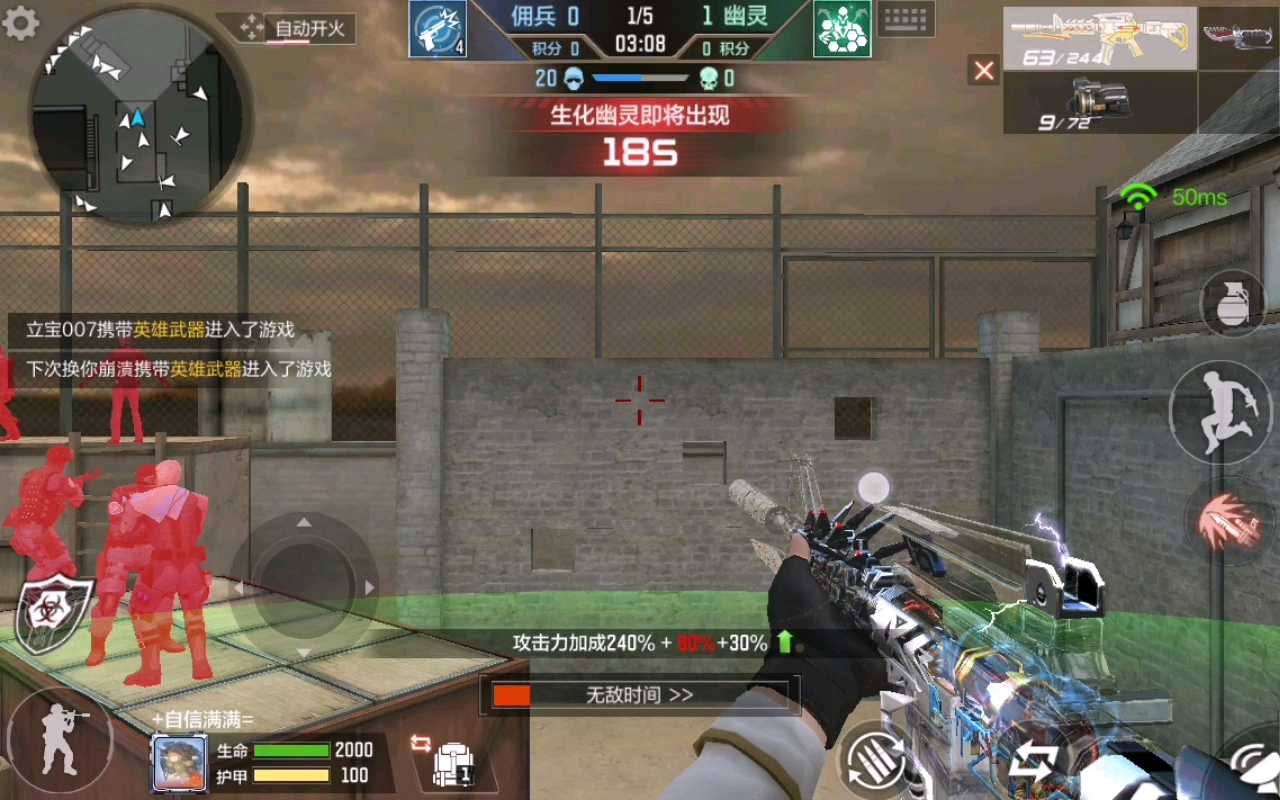Switch backpack loadout via the backpack icon
1280x800 pixels.
pos(452,763)
